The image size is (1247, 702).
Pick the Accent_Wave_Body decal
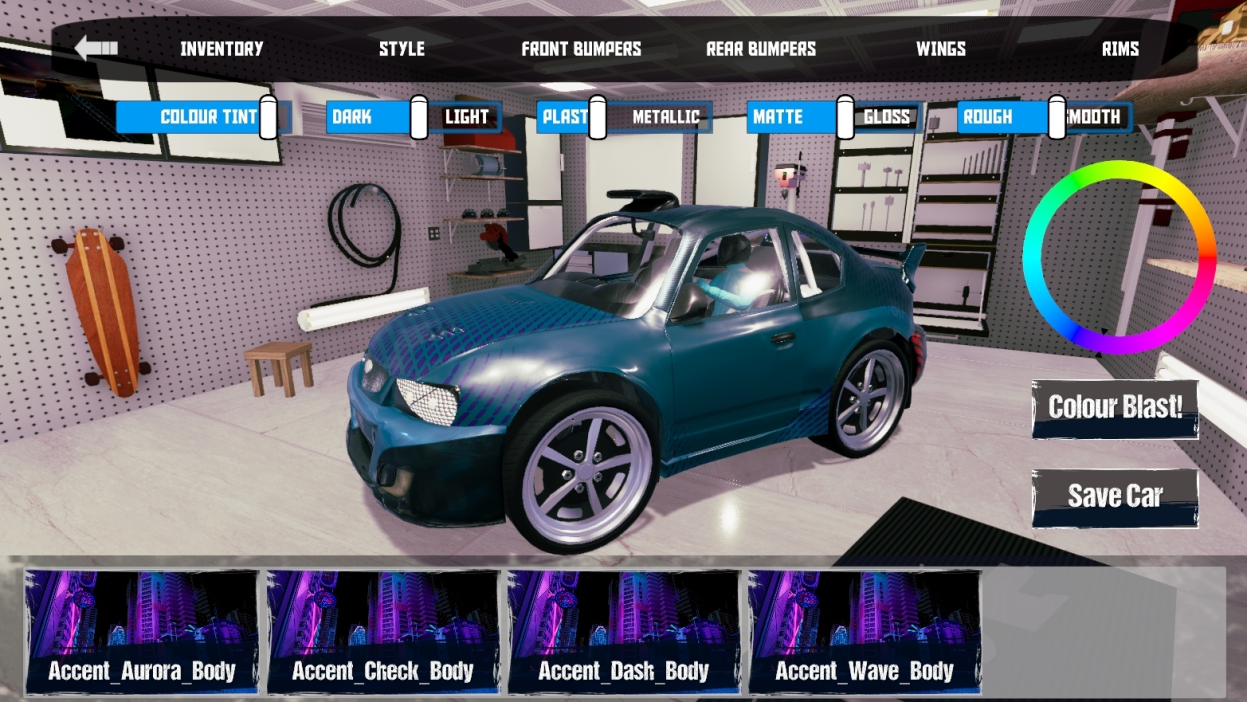click(865, 632)
